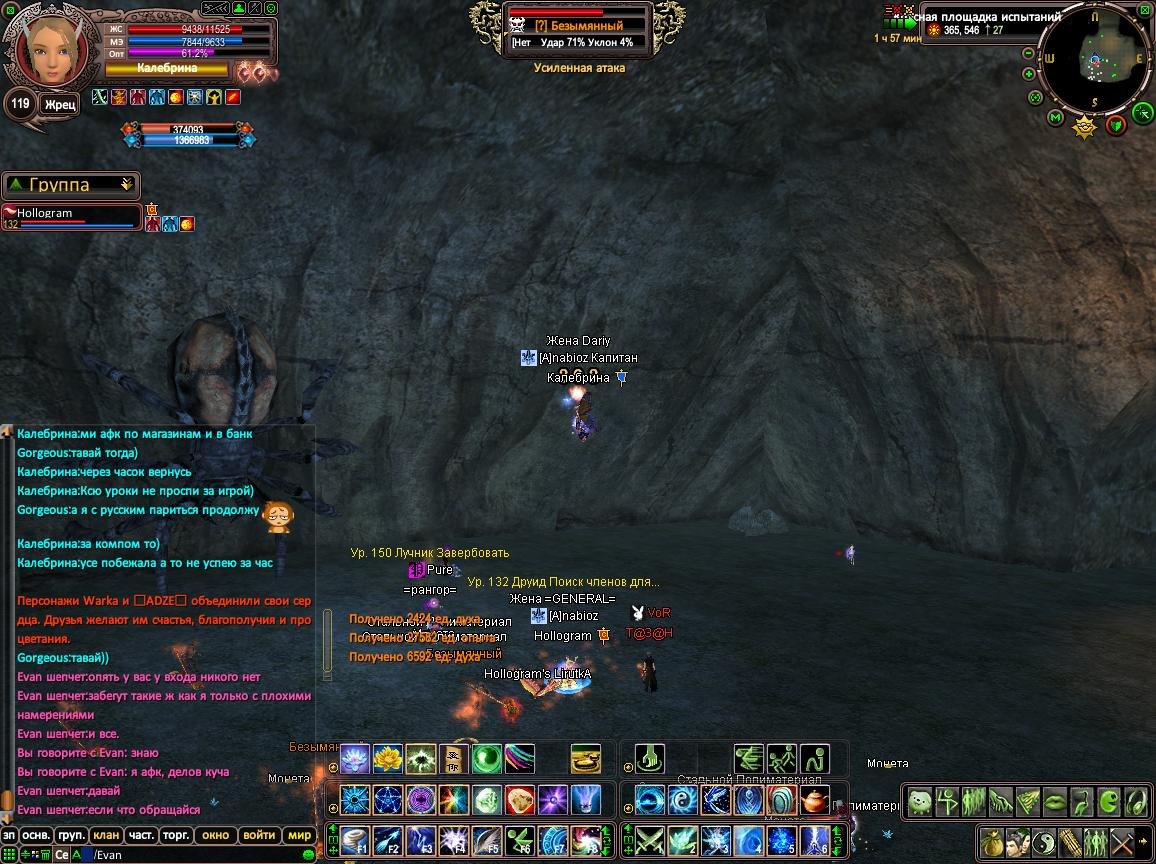Select the 'торг.' trade chat tab

pos(177,835)
